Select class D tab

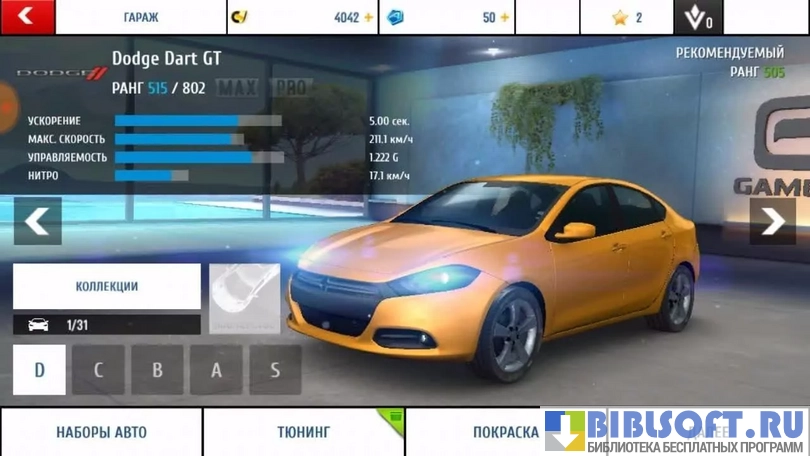(40, 370)
